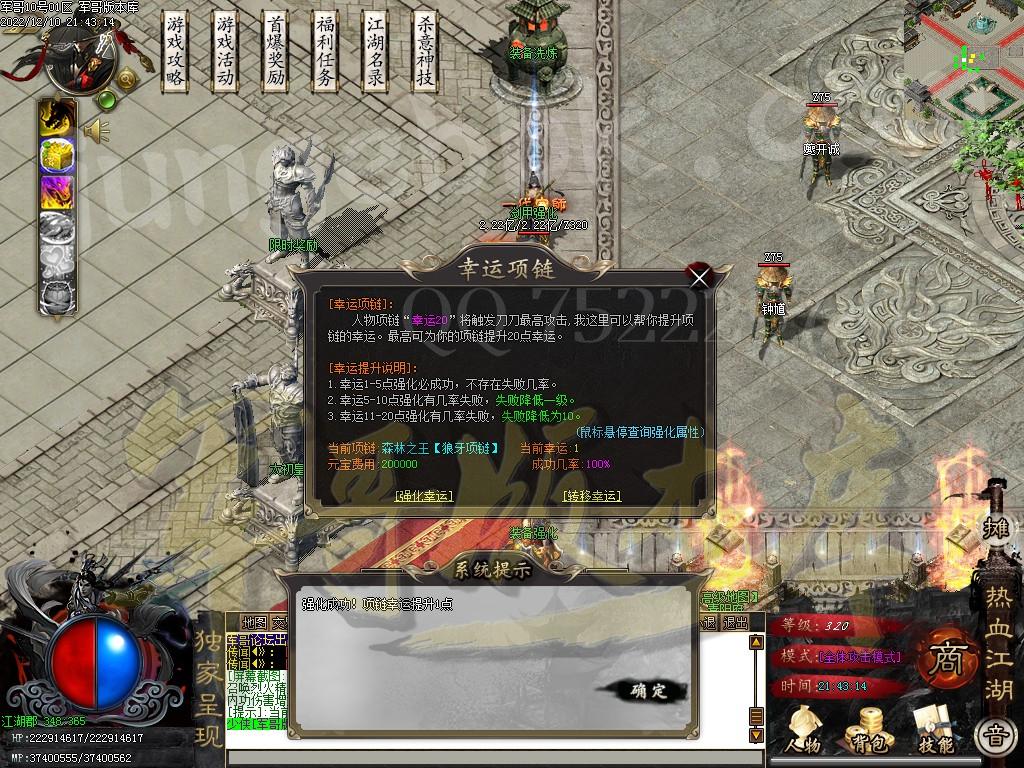
Task: Click the speaker icon near the portrait
Action: pos(96,130)
